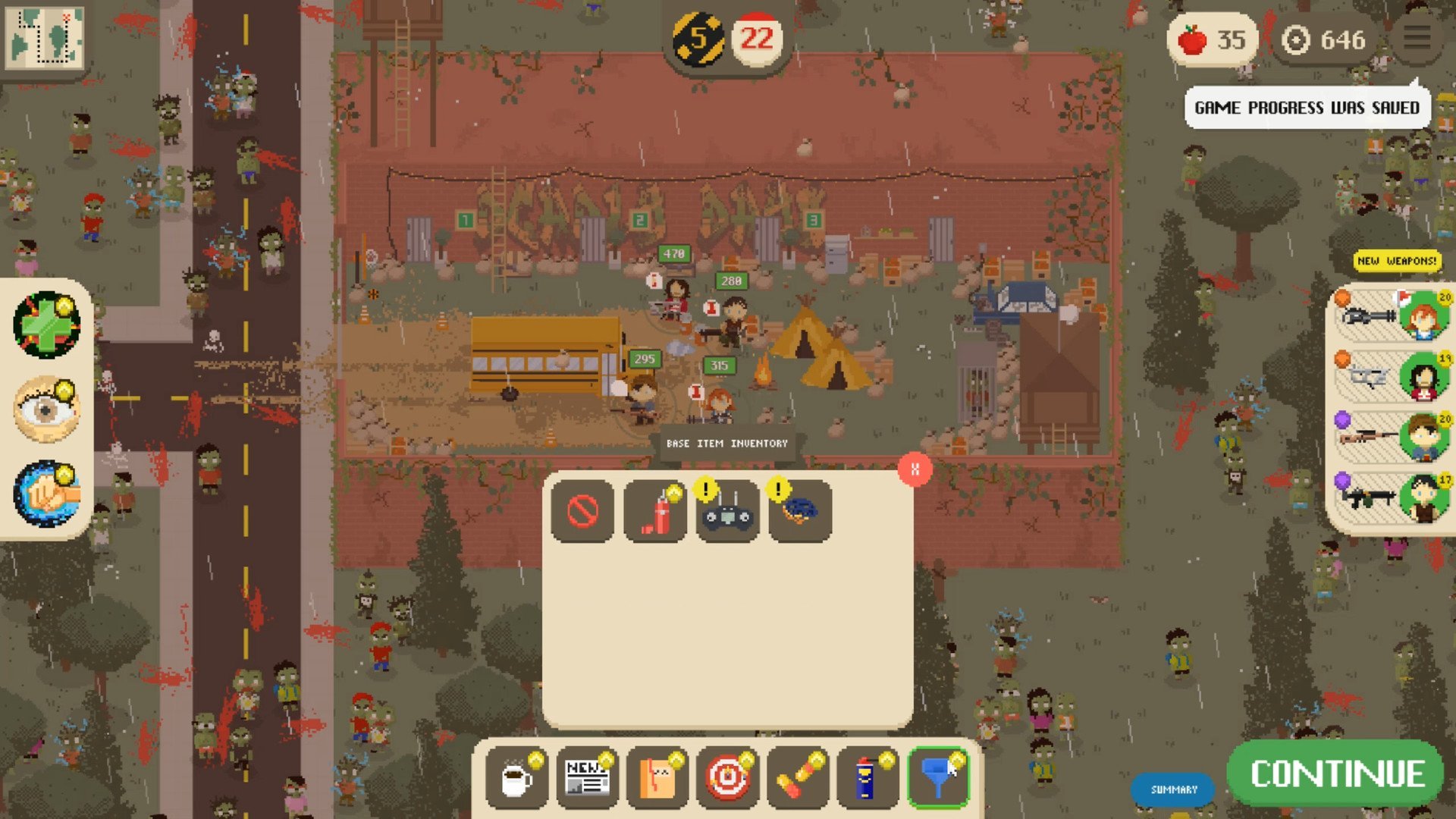Pick the blue spray can base slot
The width and height of the screenshot is (1456, 819).
(867, 777)
